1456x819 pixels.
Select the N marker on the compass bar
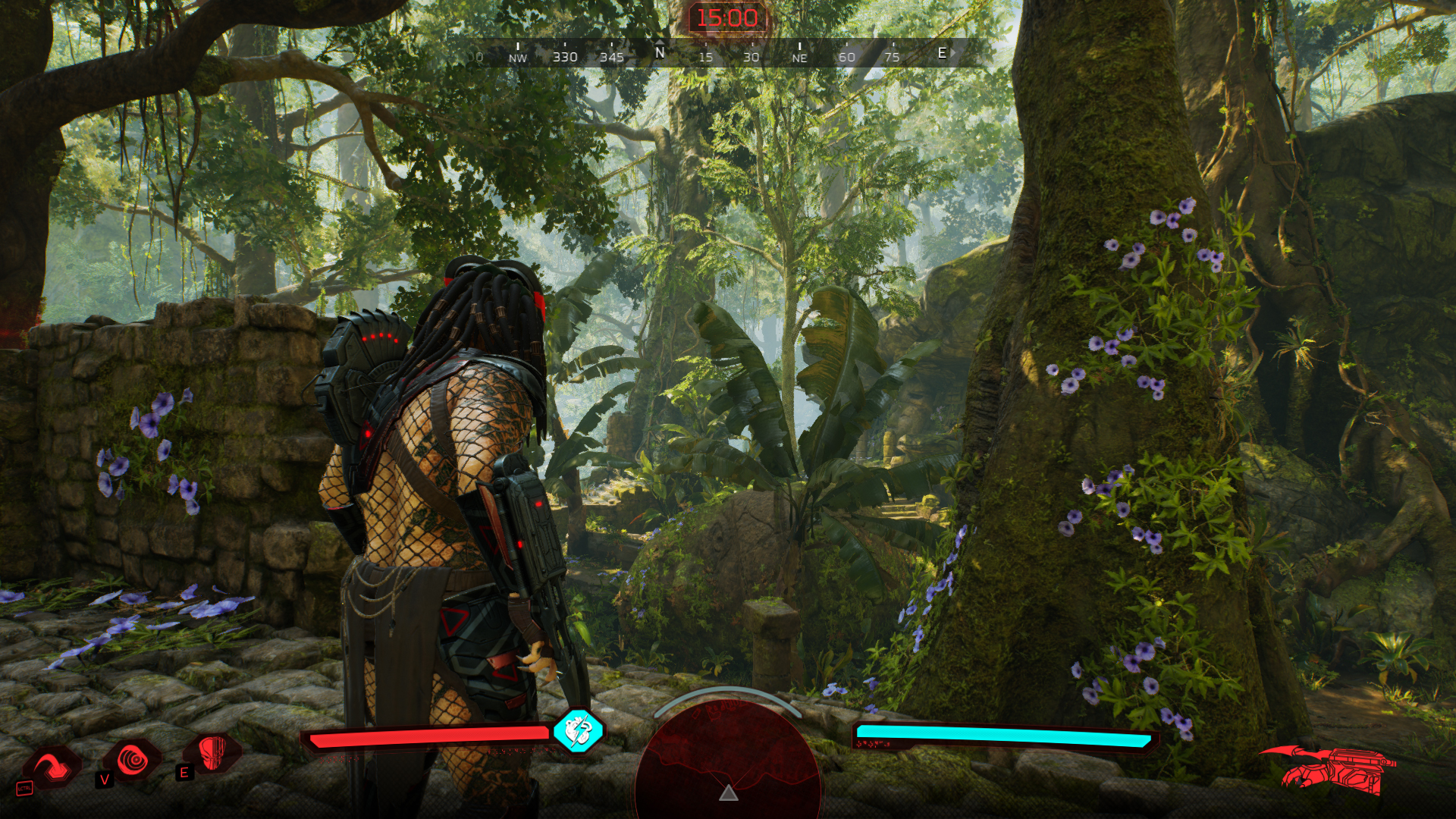coord(660,53)
